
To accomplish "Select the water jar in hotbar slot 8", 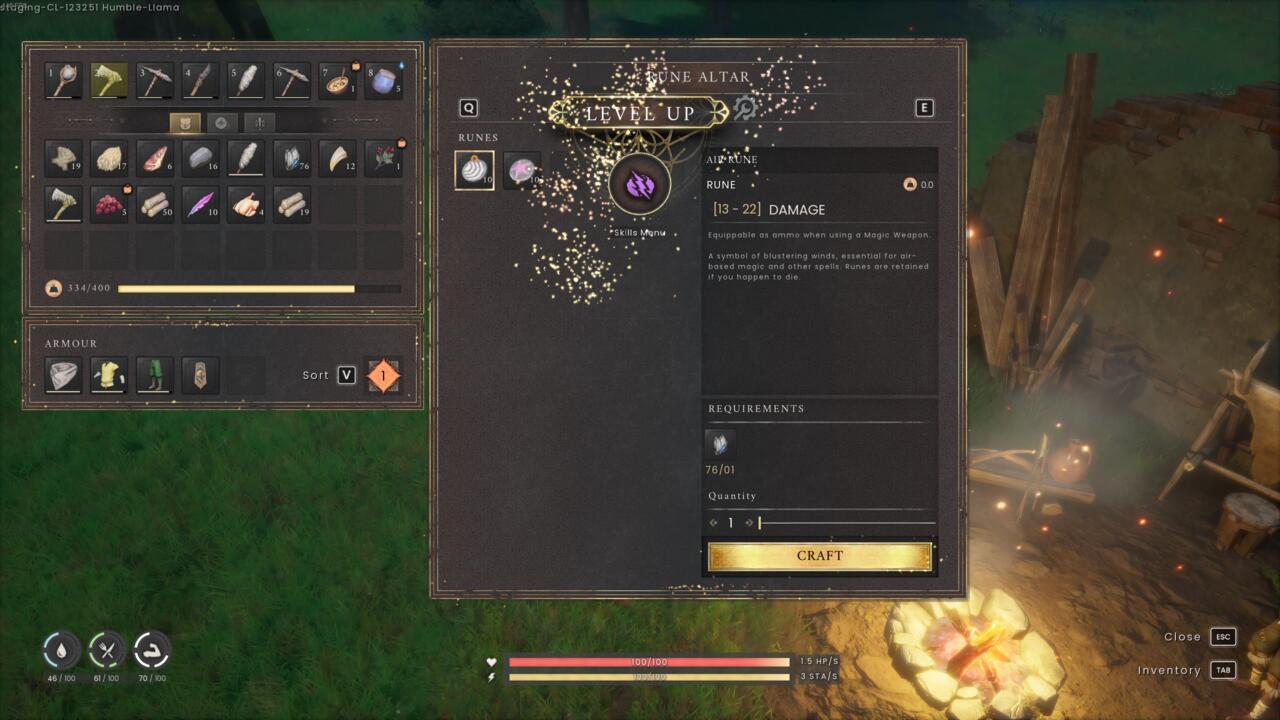I will [383, 80].
